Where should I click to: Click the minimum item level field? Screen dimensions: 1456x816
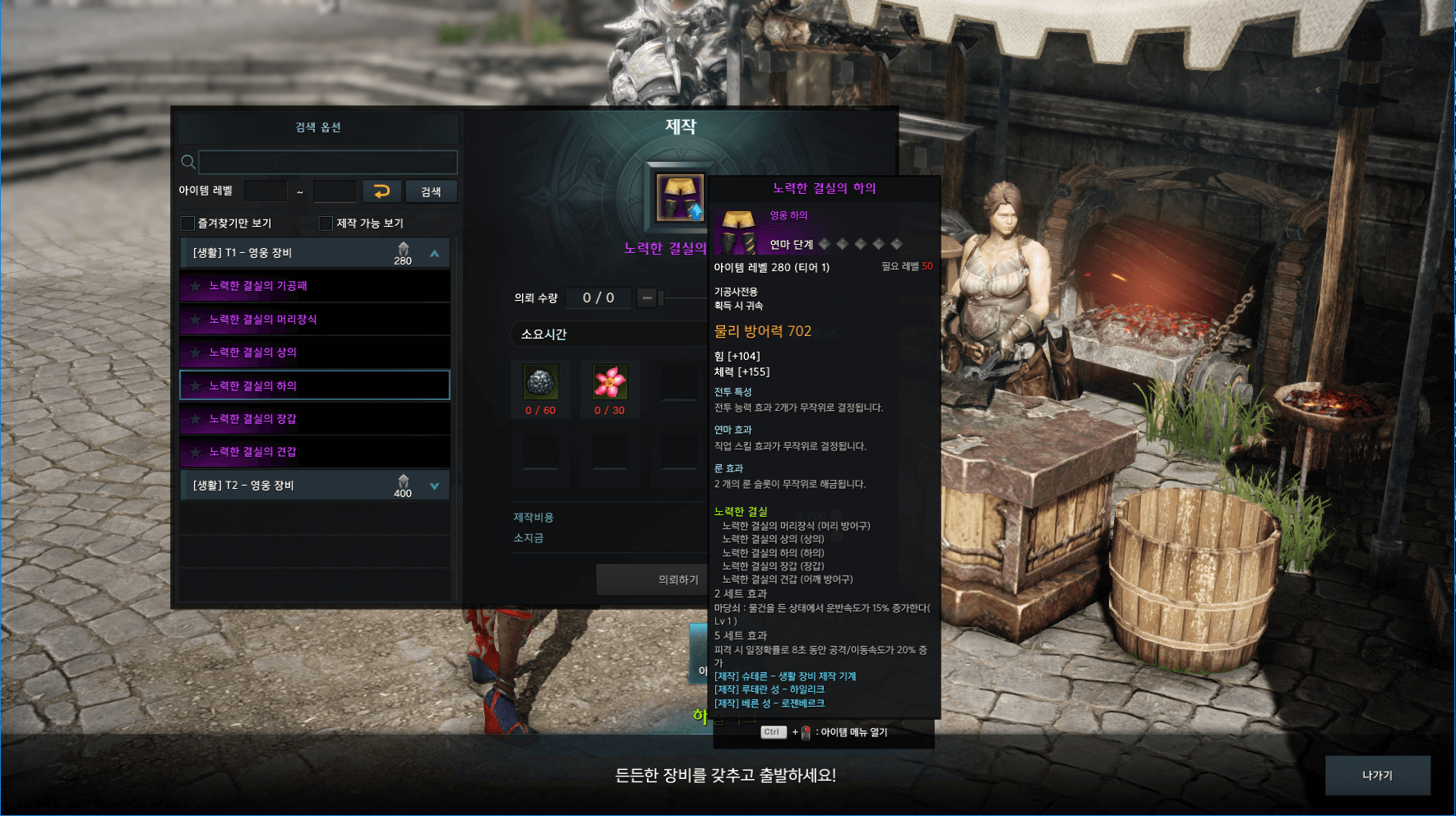tap(266, 191)
